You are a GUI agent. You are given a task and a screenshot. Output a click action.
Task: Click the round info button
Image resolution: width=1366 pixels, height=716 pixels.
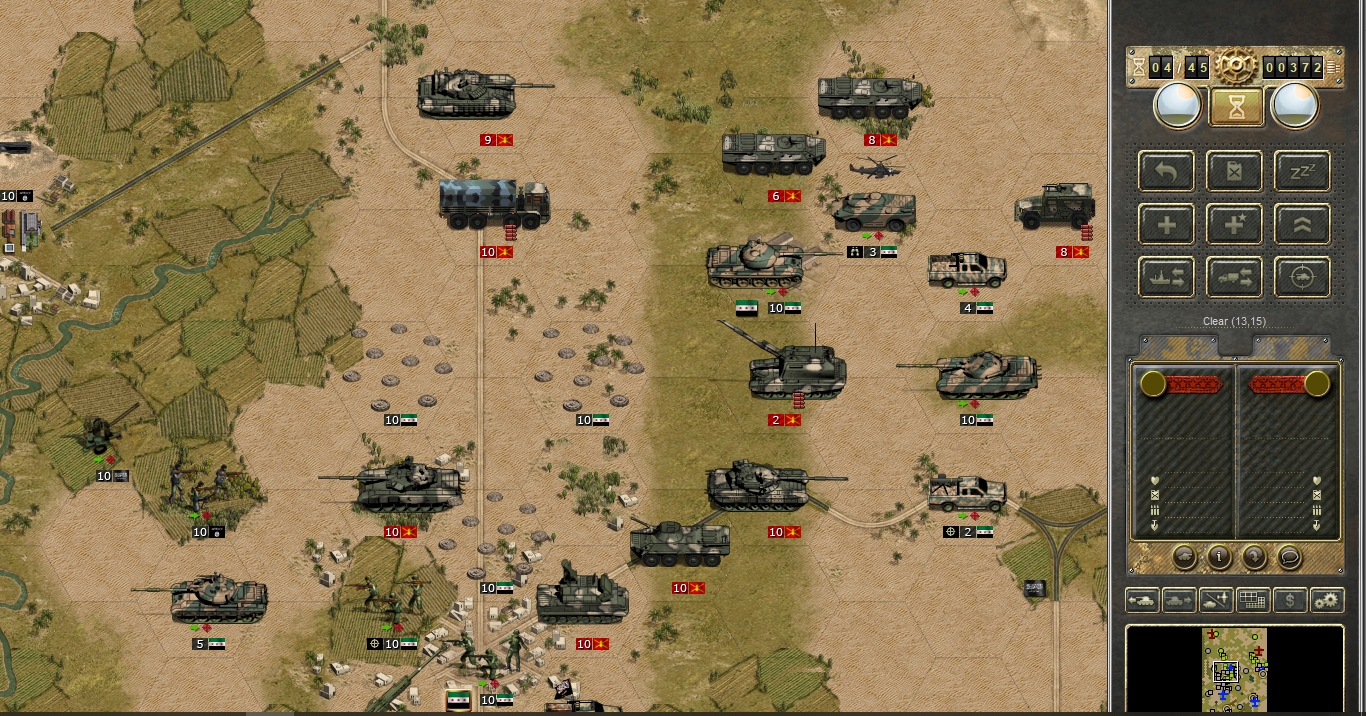pyautogui.click(x=1219, y=556)
